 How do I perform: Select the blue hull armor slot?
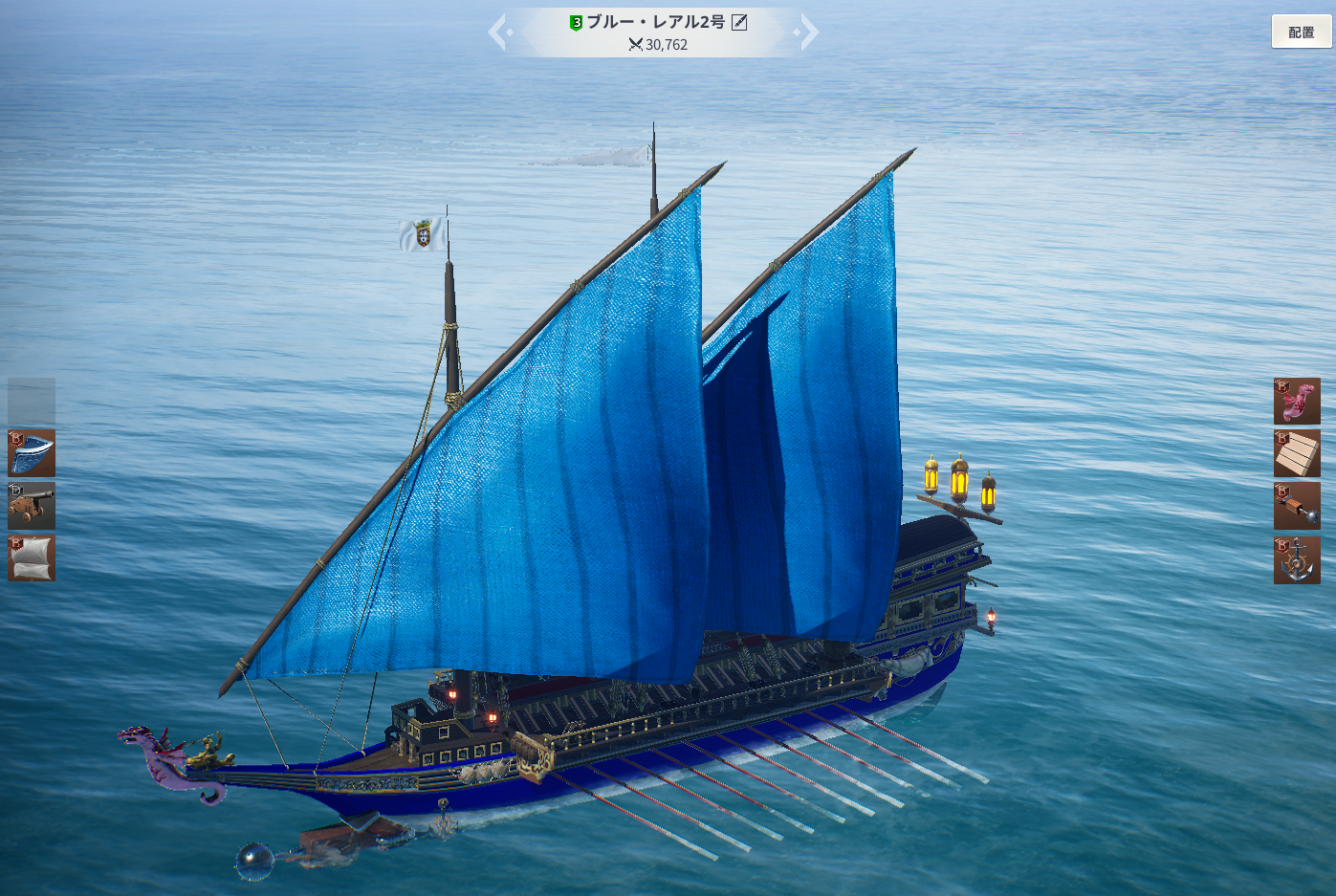pyautogui.click(x=32, y=453)
